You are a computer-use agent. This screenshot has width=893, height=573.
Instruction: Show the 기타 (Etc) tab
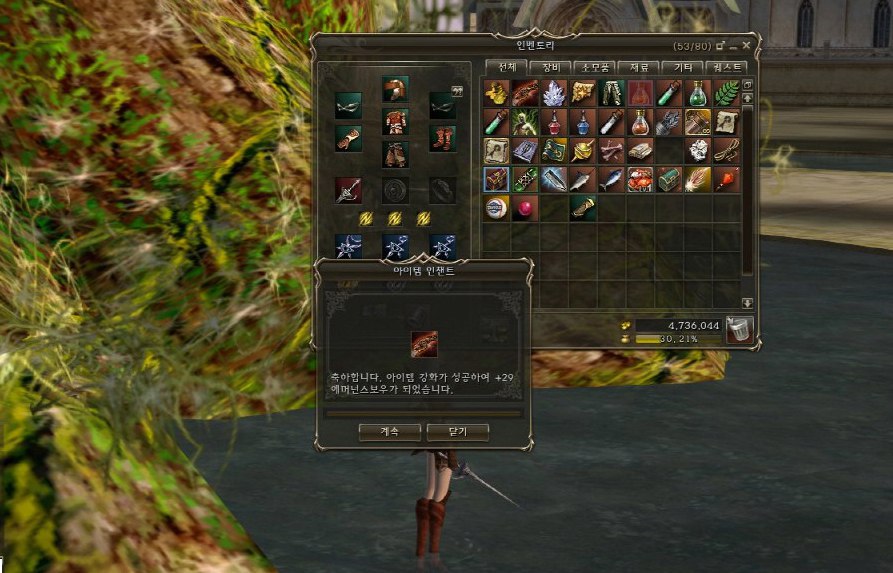[683, 67]
